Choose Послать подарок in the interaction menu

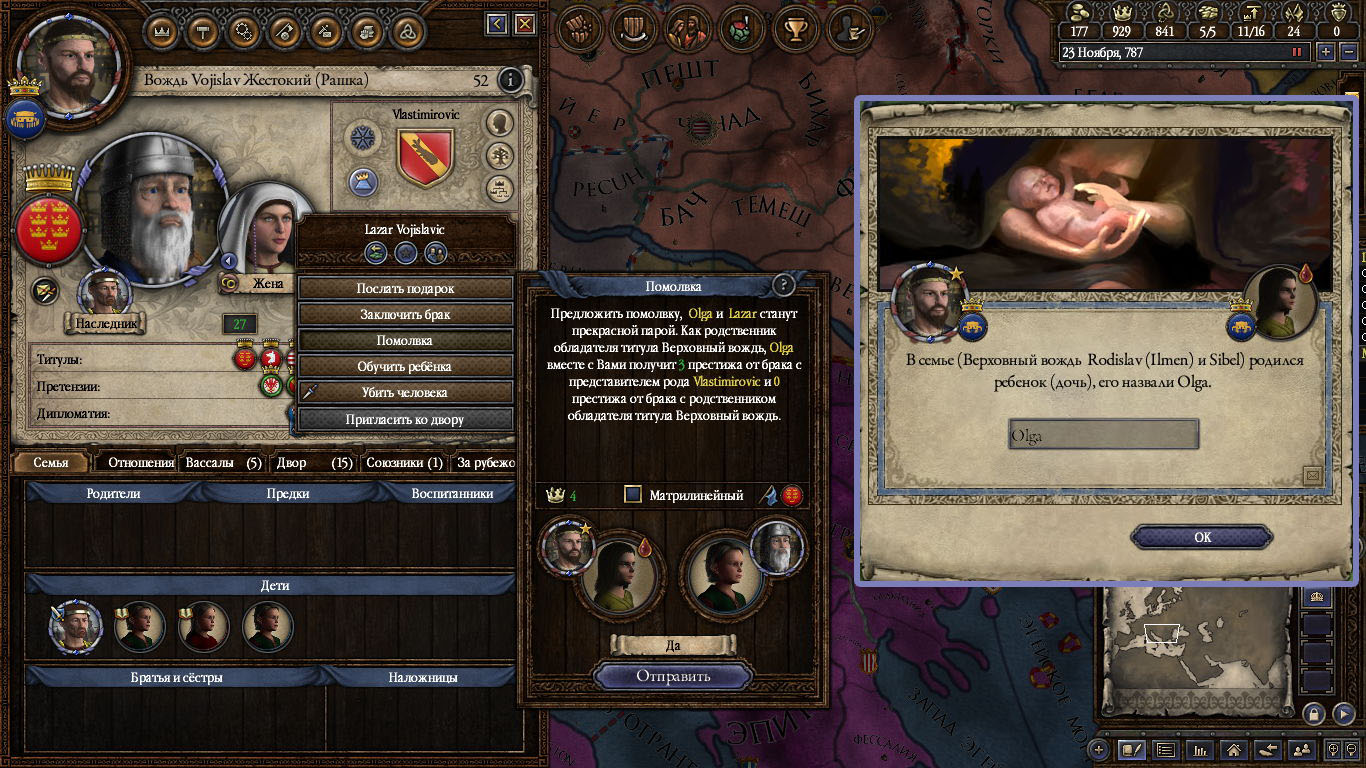click(x=405, y=288)
